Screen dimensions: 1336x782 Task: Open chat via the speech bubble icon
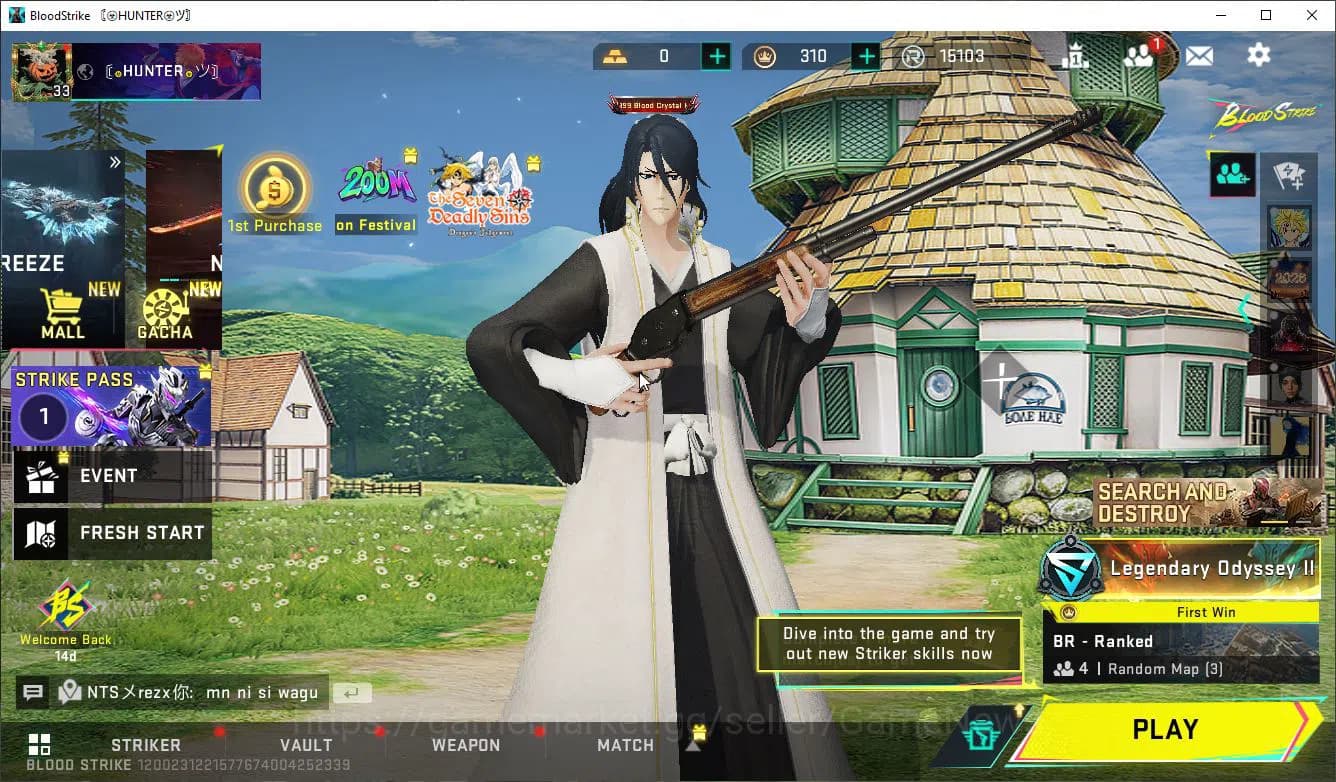(33, 692)
